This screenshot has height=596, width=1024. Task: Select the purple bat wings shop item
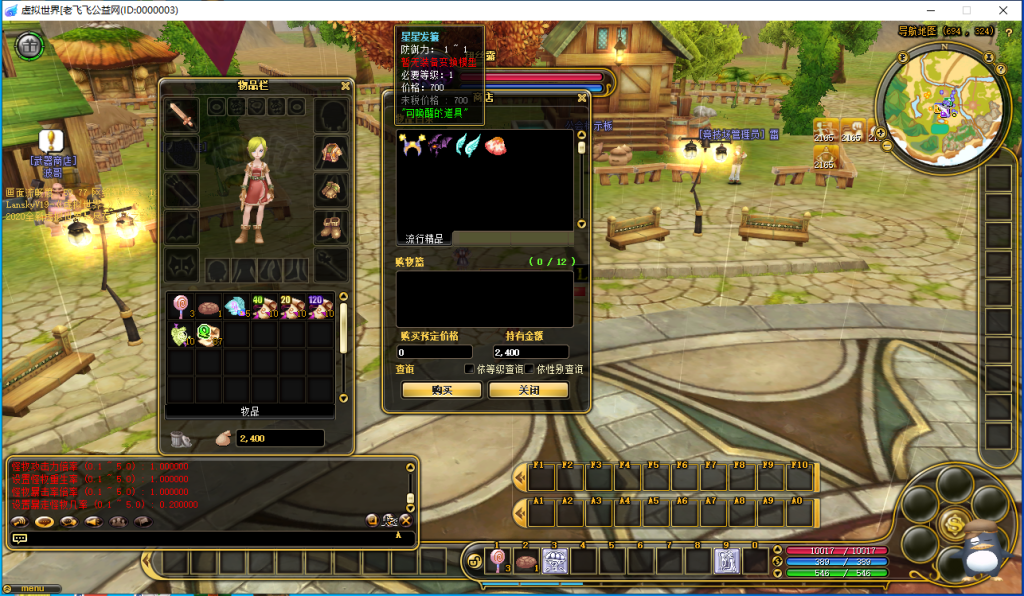pos(438,146)
